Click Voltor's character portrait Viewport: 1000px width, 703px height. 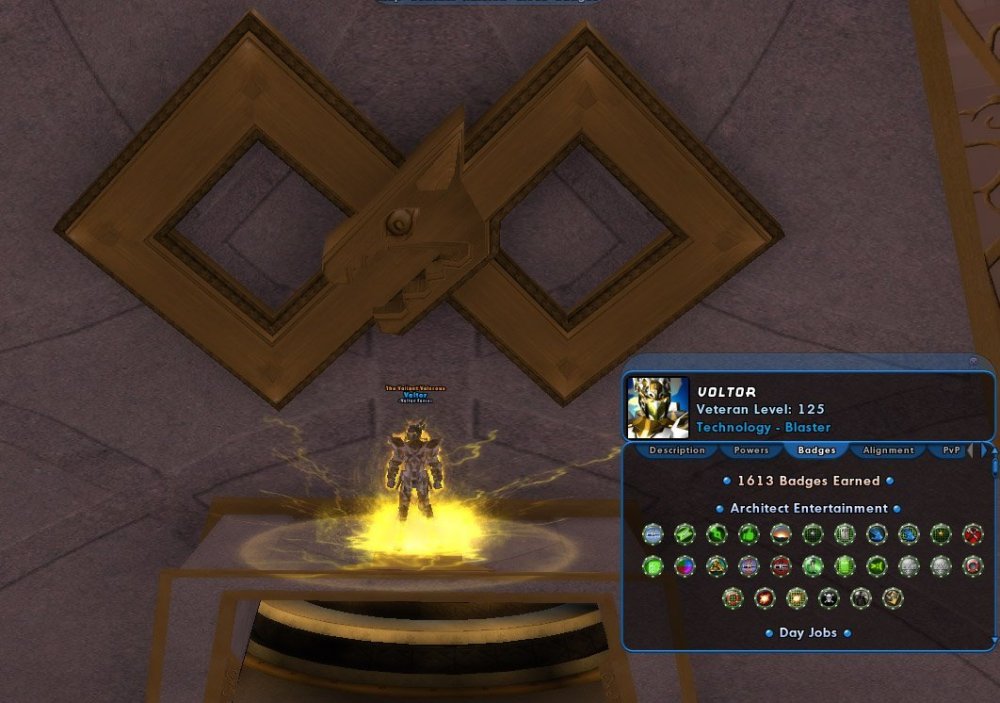(x=657, y=408)
